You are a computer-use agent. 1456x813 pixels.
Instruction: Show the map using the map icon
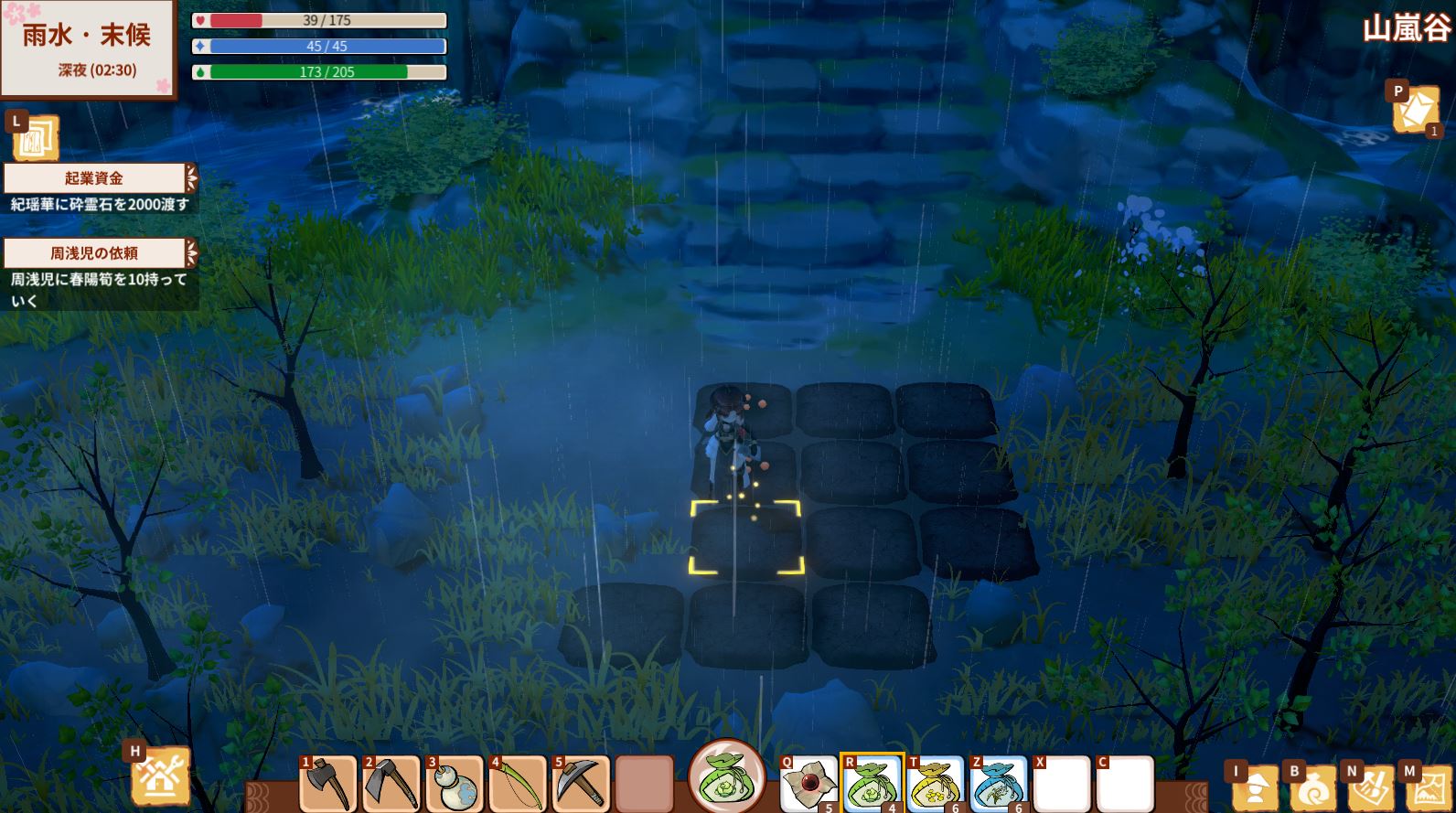1428,788
